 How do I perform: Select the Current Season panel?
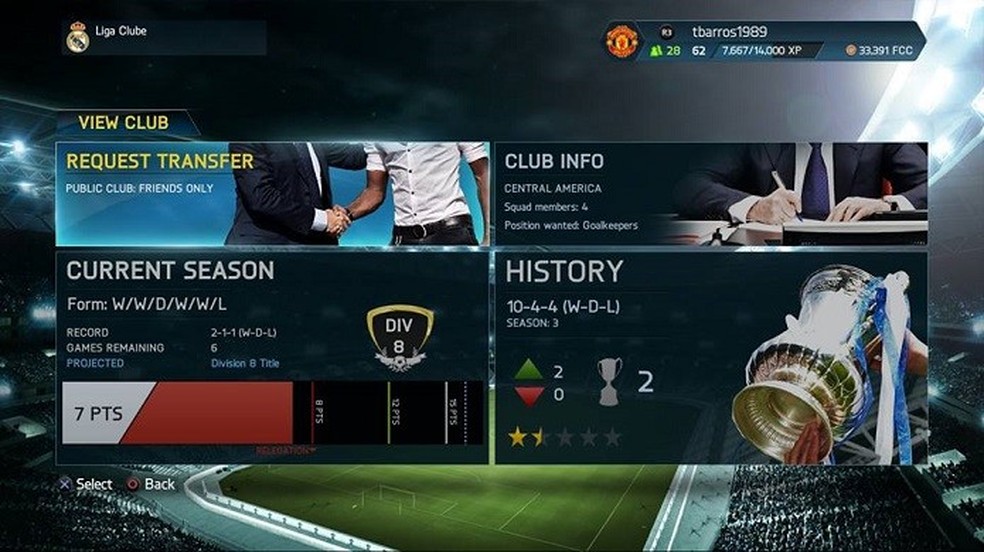click(272, 357)
